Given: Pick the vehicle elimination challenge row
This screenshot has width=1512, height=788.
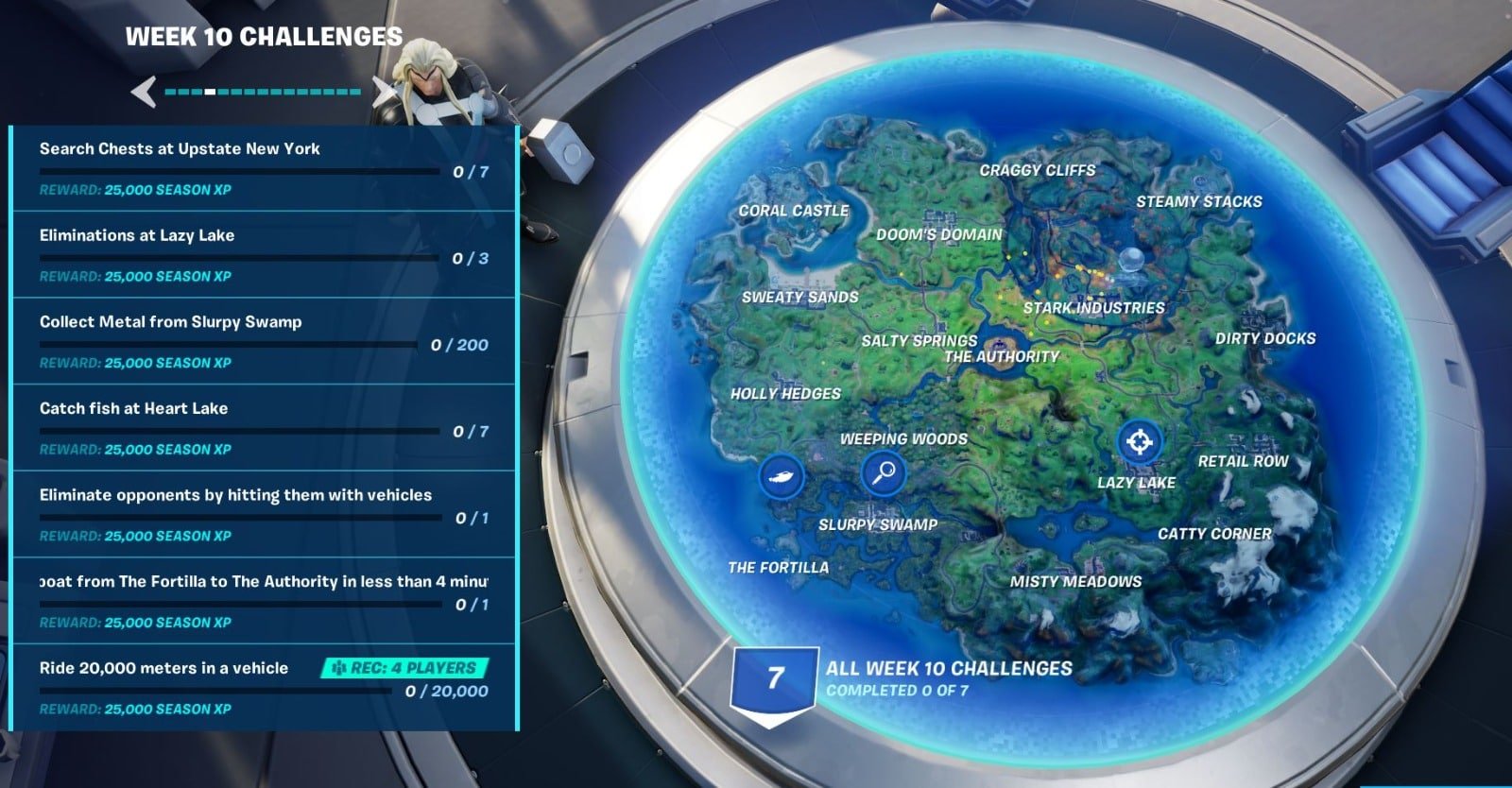Looking at the screenshot, I should [x=264, y=515].
